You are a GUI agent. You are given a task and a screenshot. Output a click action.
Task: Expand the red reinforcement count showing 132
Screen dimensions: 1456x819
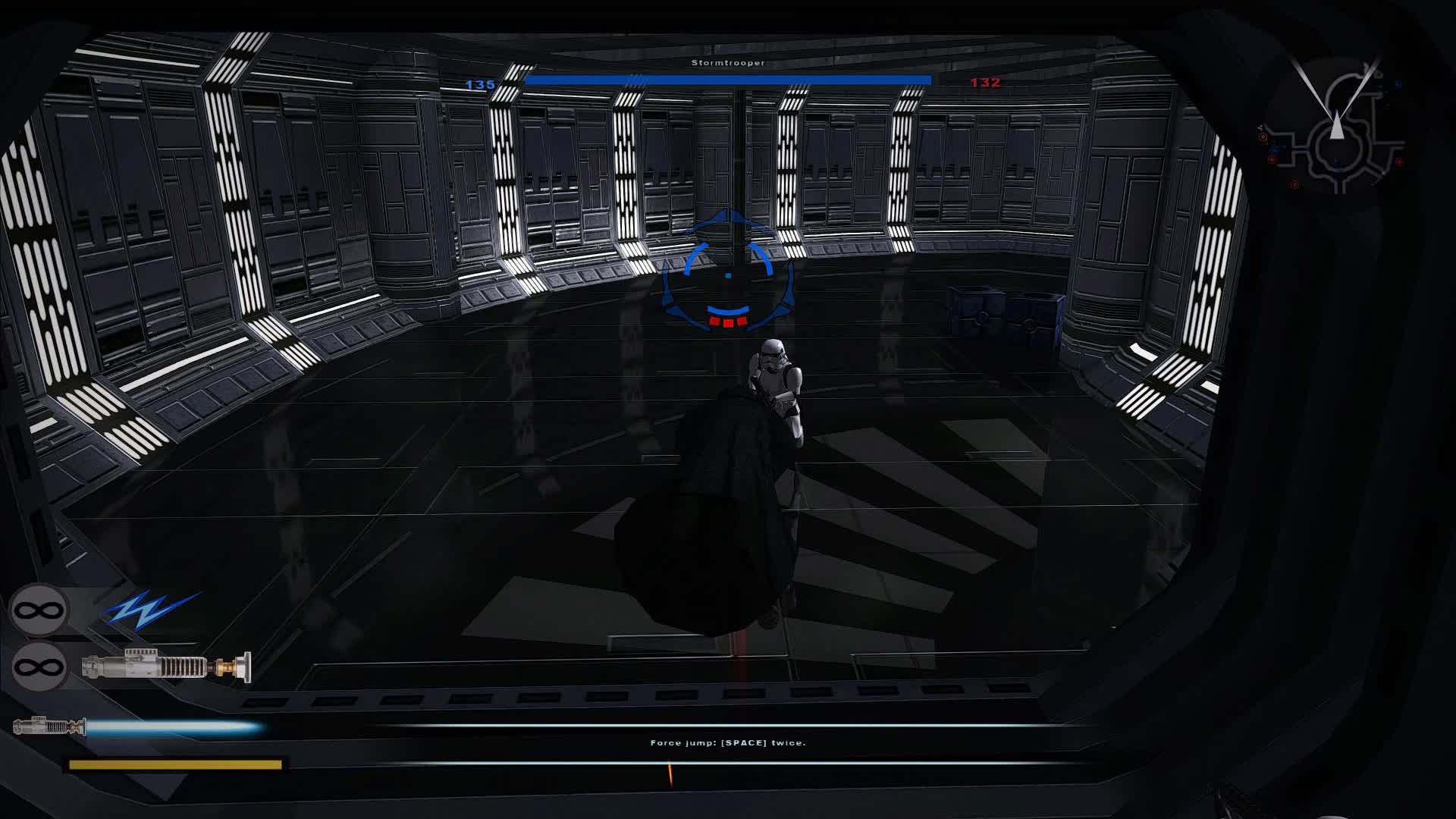985,83
